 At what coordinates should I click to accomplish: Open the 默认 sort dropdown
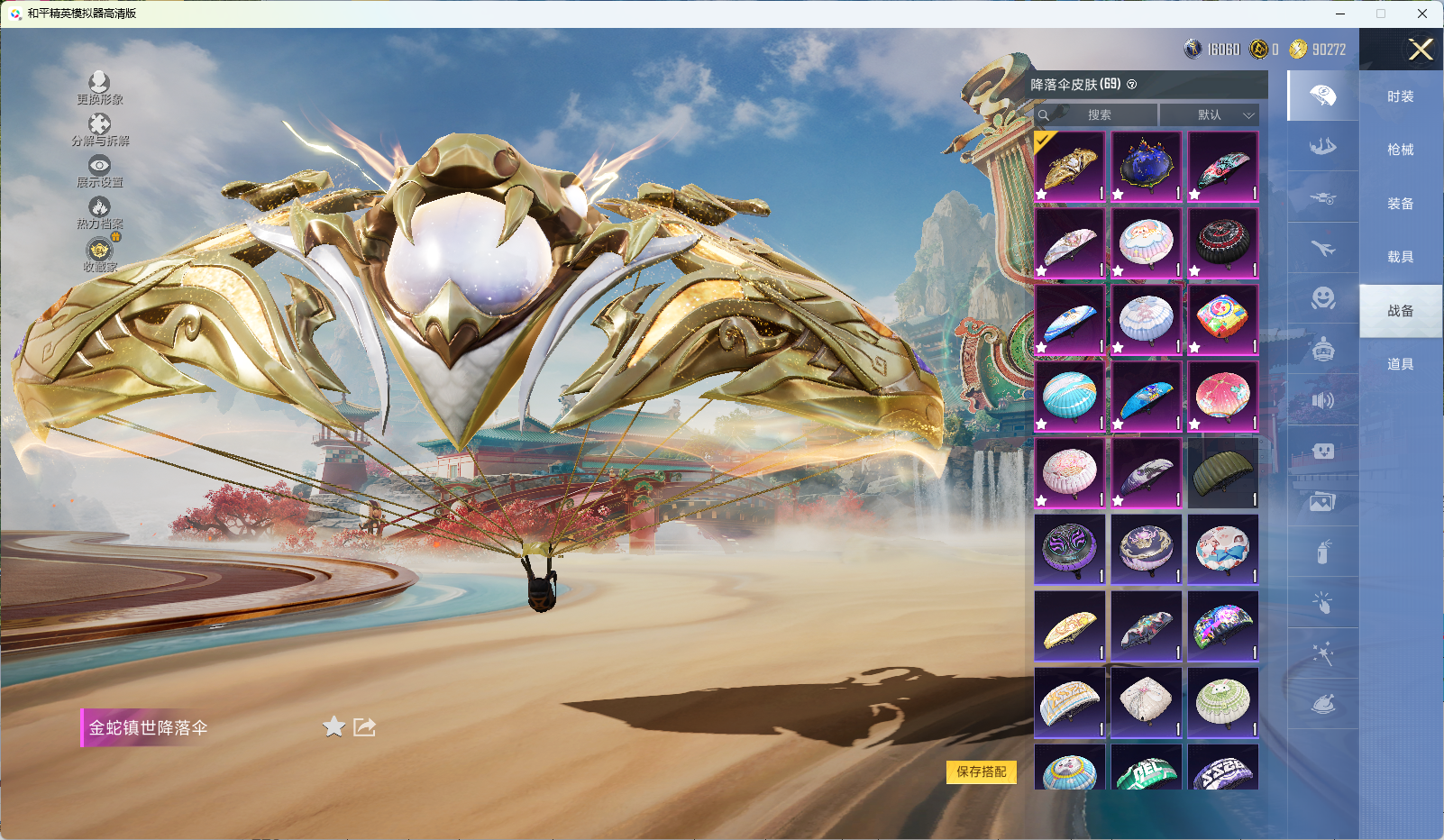1209,115
